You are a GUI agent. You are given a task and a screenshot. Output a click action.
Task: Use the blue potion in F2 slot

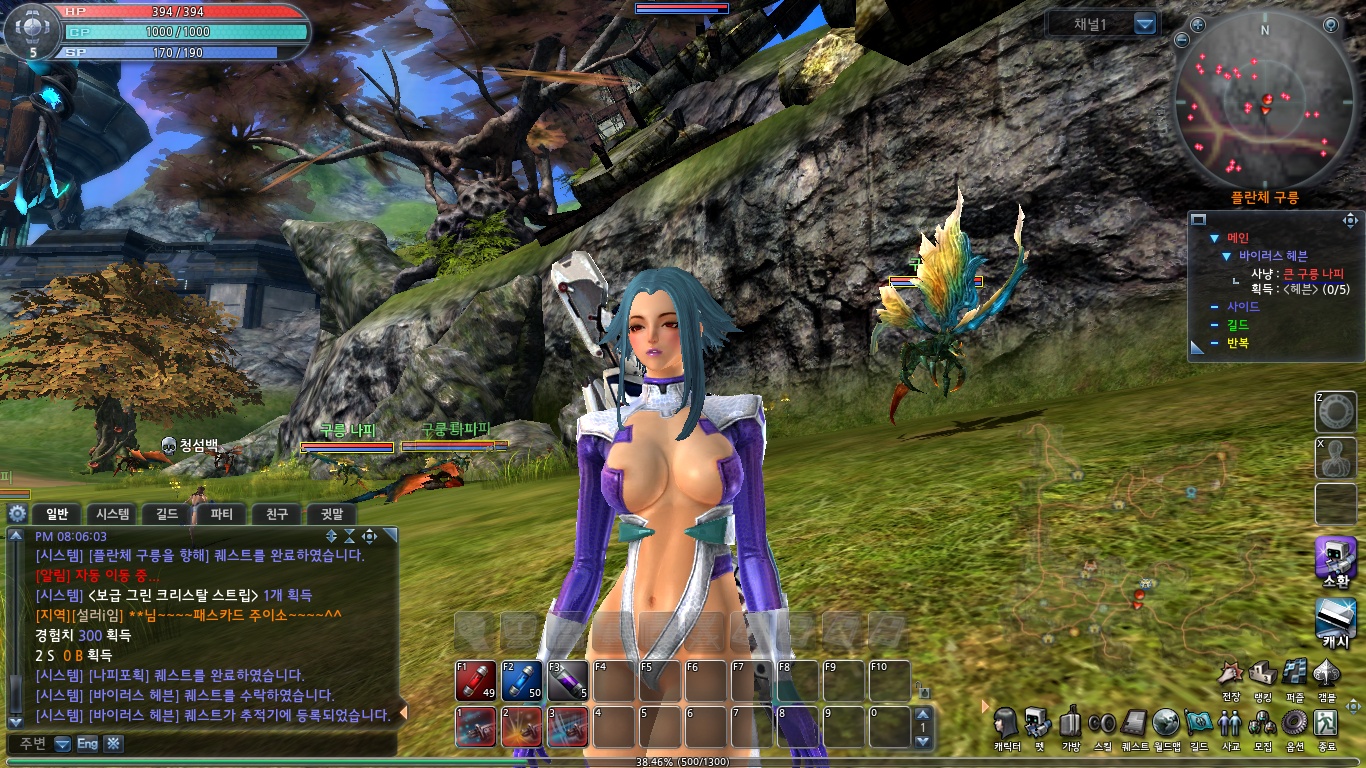point(522,680)
